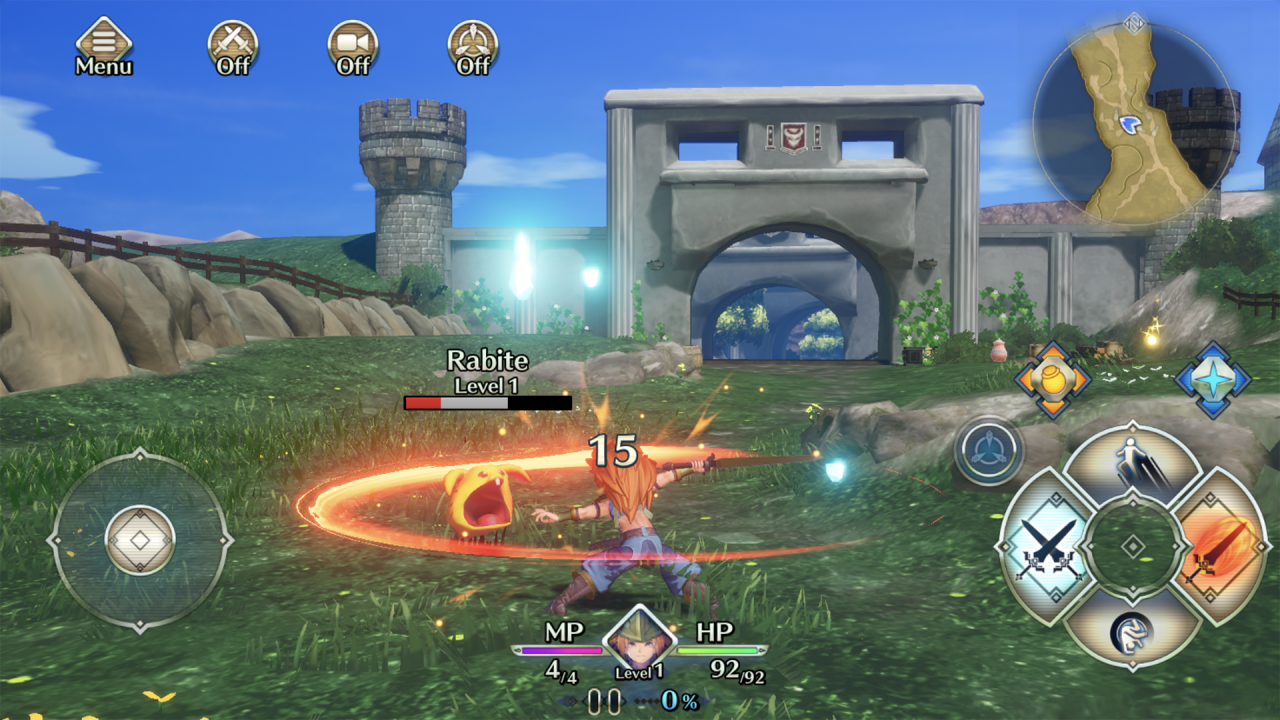Tap the dodge roll button

1132,628
